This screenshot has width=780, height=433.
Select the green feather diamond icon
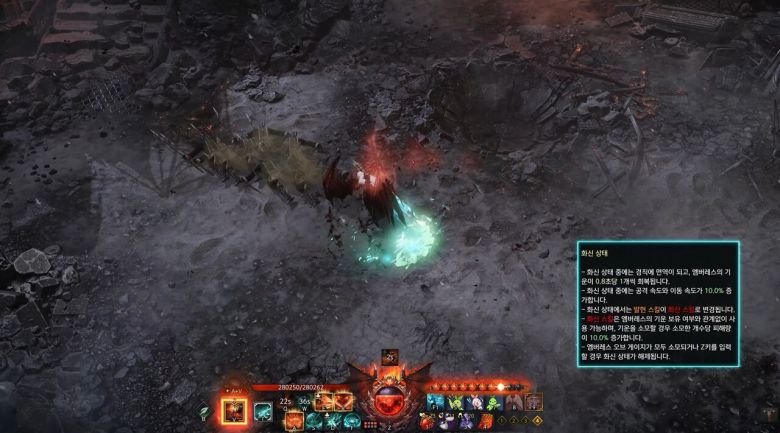pyautogui.click(x=203, y=411)
